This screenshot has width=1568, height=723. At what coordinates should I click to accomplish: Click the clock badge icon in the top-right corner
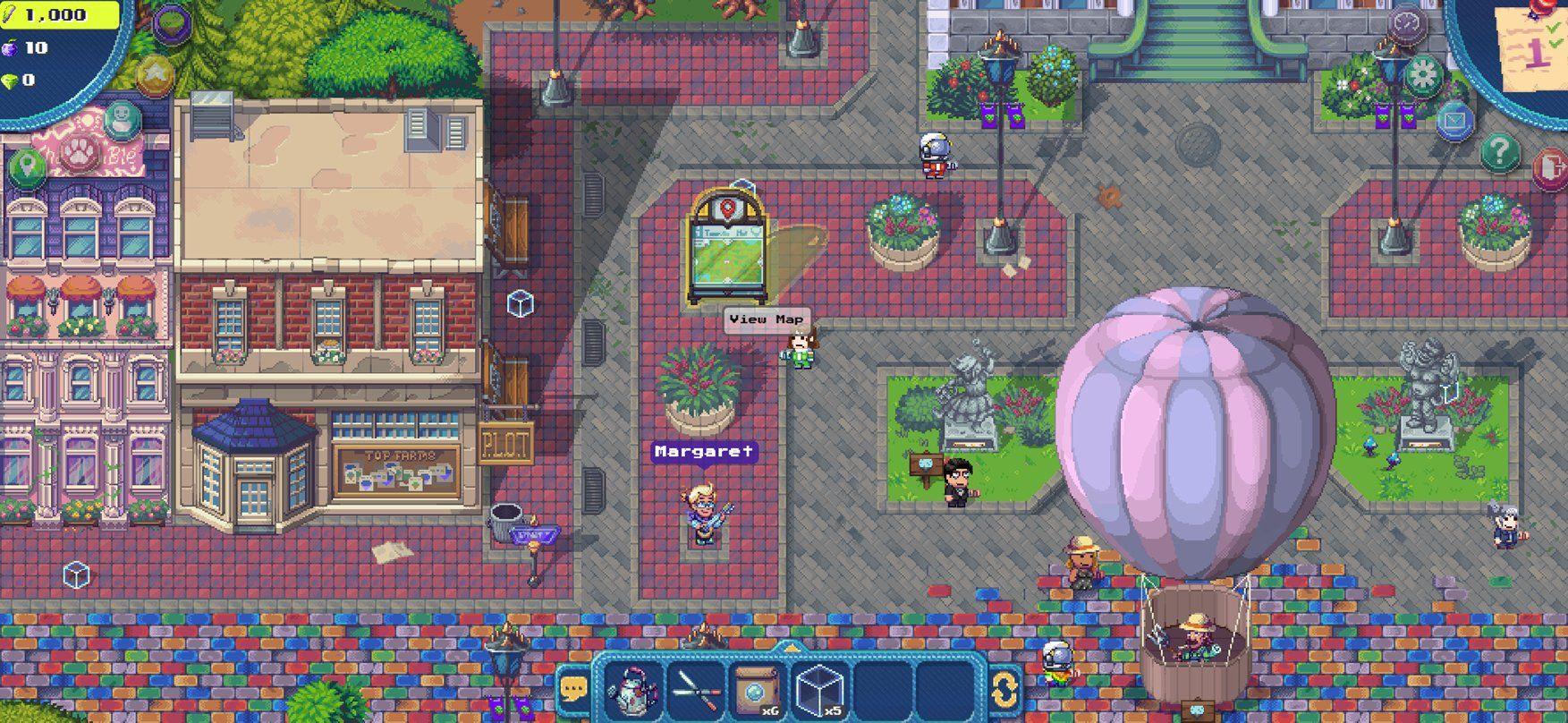click(x=1407, y=24)
